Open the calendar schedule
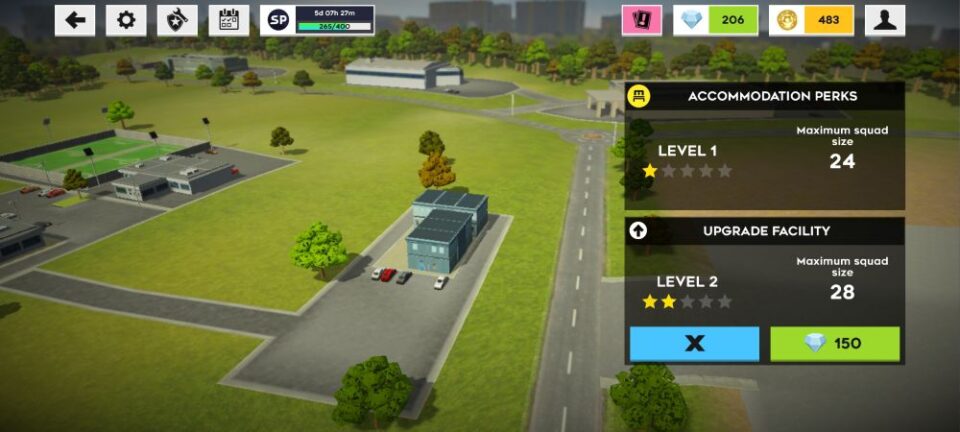 coord(229,20)
